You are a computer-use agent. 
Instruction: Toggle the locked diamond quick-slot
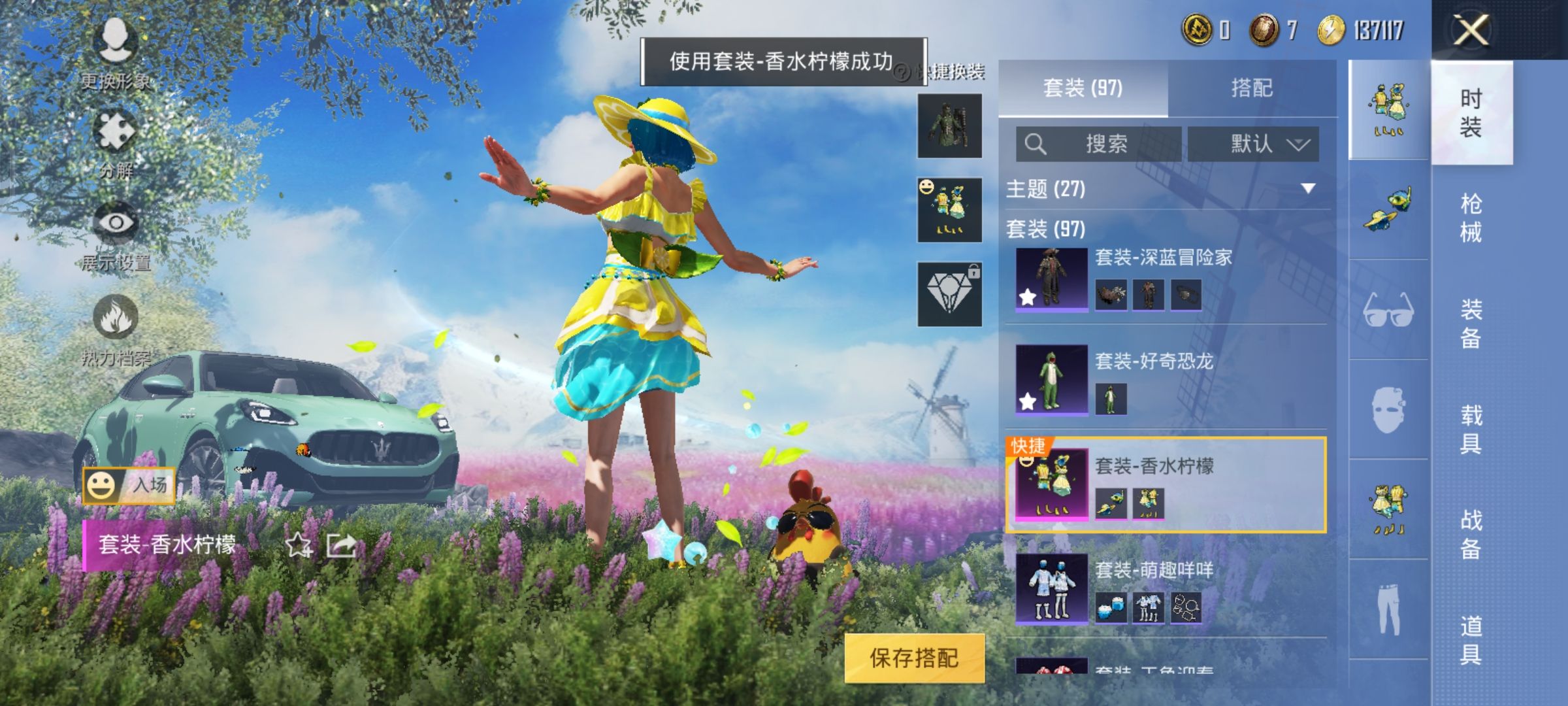click(948, 291)
